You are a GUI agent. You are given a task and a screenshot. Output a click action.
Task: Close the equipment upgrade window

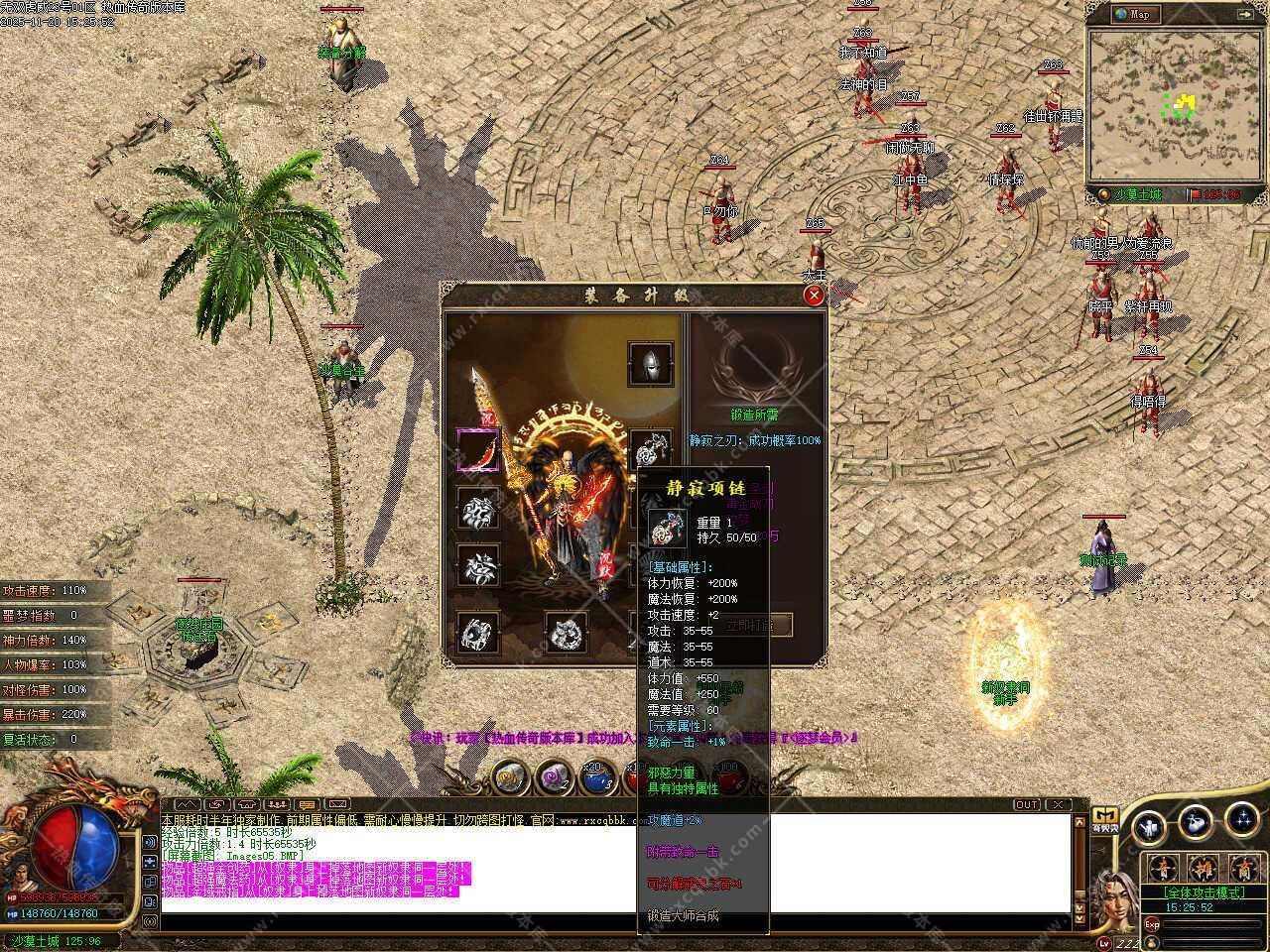click(x=814, y=295)
